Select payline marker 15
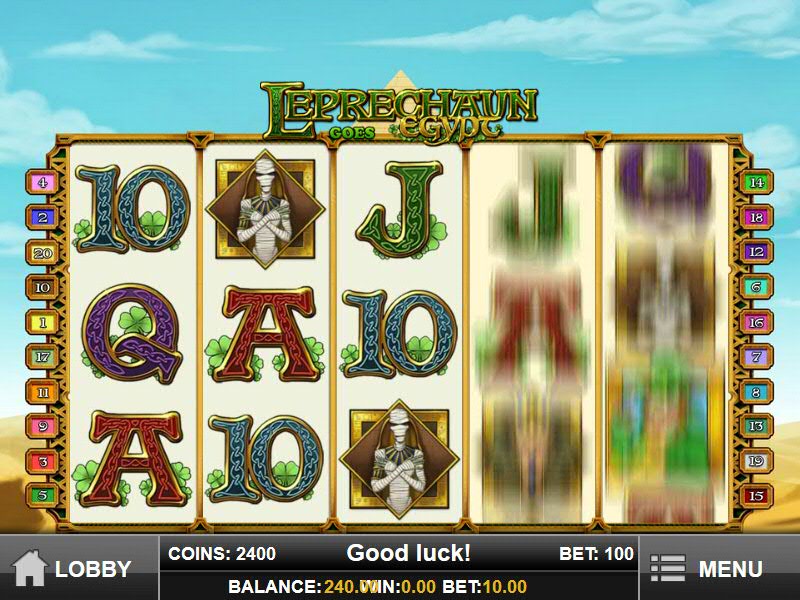The width and height of the screenshot is (800, 600). (x=756, y=494)
